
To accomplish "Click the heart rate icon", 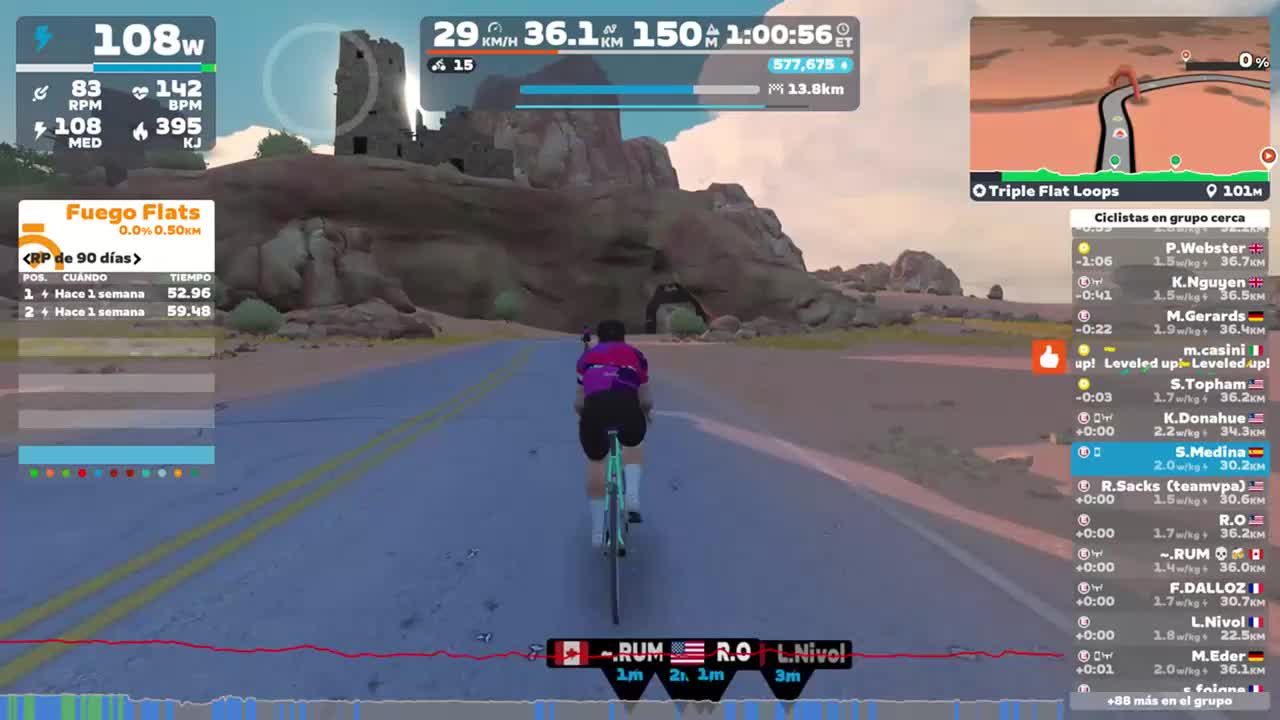I will pyautogui.click(x=139, y=93).
